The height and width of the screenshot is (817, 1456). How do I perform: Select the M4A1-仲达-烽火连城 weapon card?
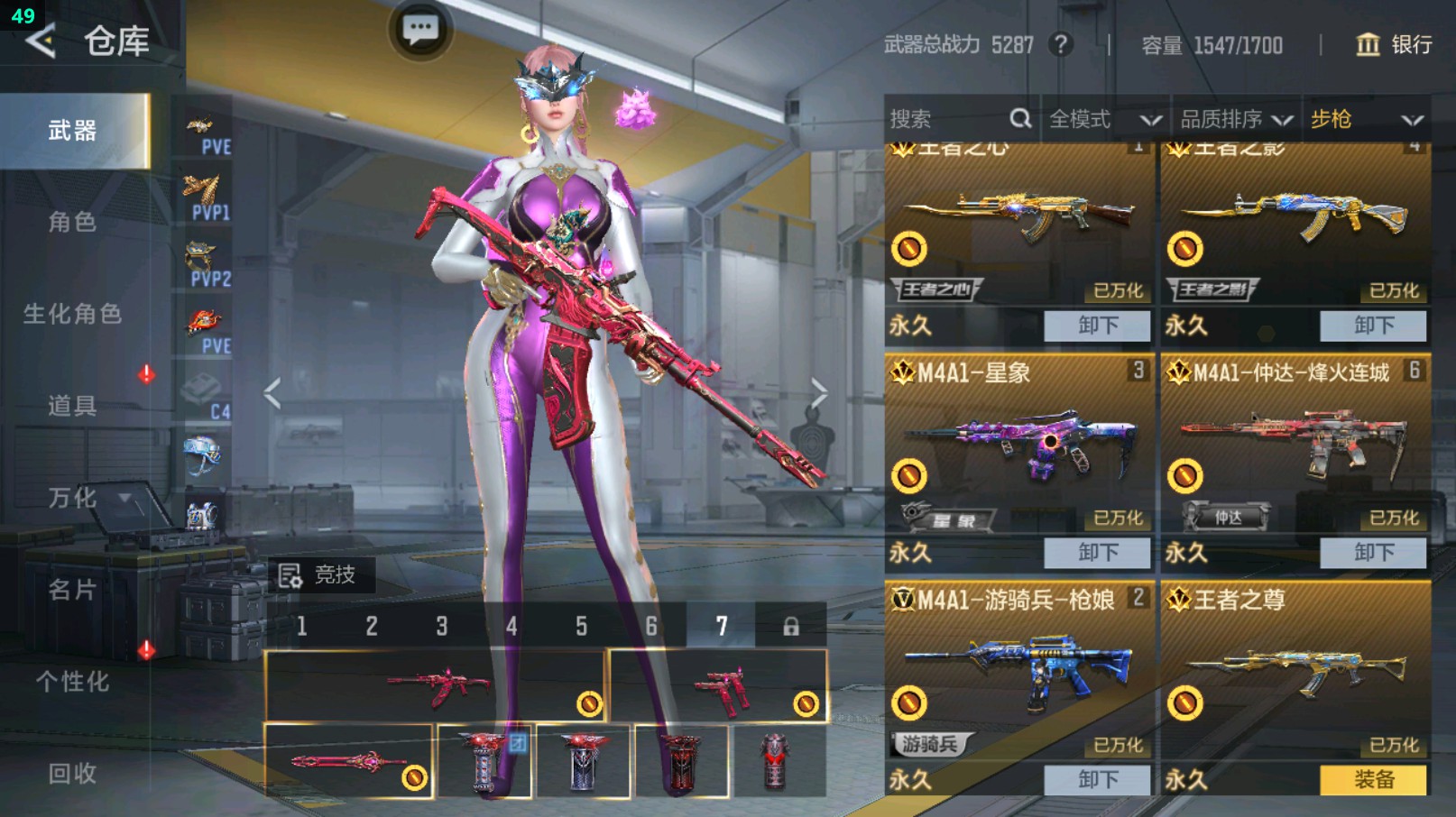tap(1295, 442)
